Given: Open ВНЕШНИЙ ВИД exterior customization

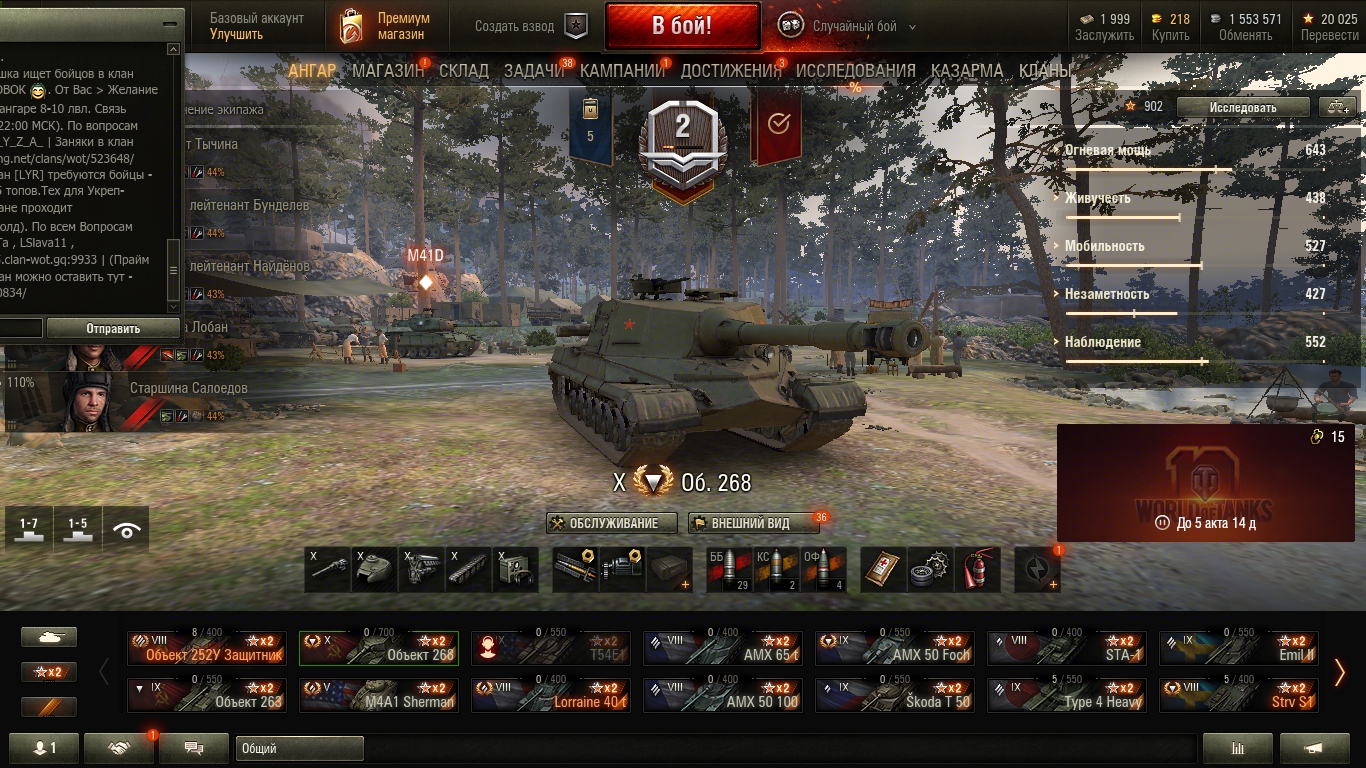Looking at the screenshot, I should [750, 523].
